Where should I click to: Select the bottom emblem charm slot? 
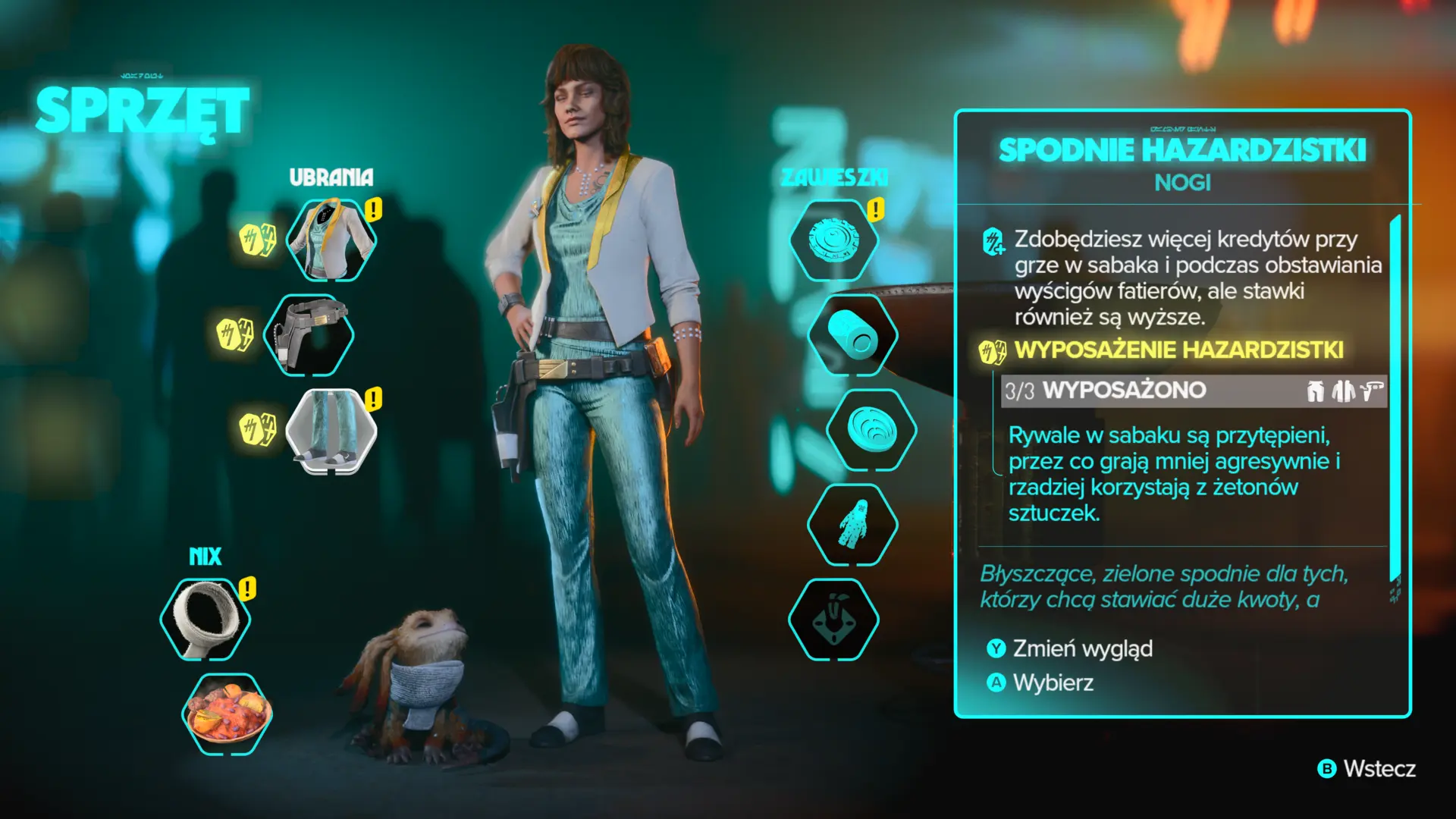click(833, 620)
